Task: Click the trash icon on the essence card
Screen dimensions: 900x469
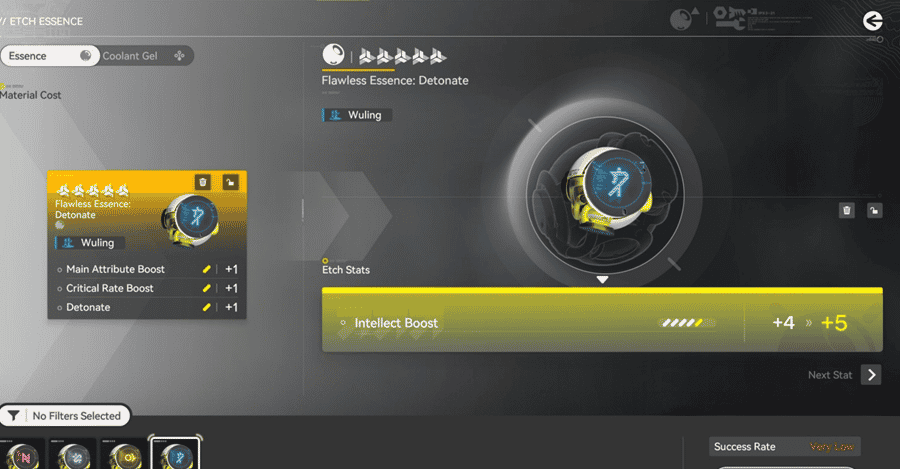Action: [x=203, y=182]
